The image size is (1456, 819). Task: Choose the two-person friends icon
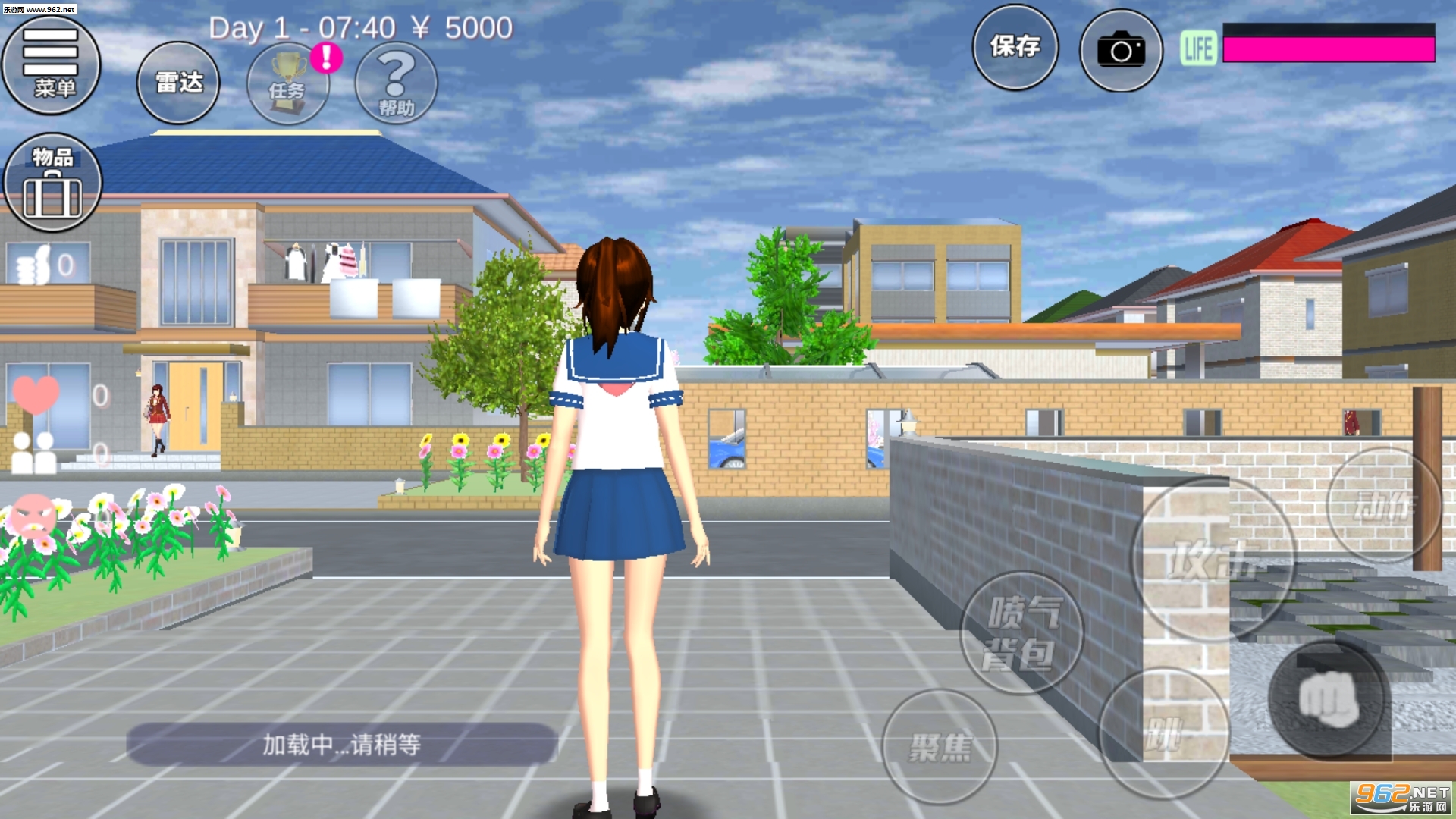tap(34, 453)
